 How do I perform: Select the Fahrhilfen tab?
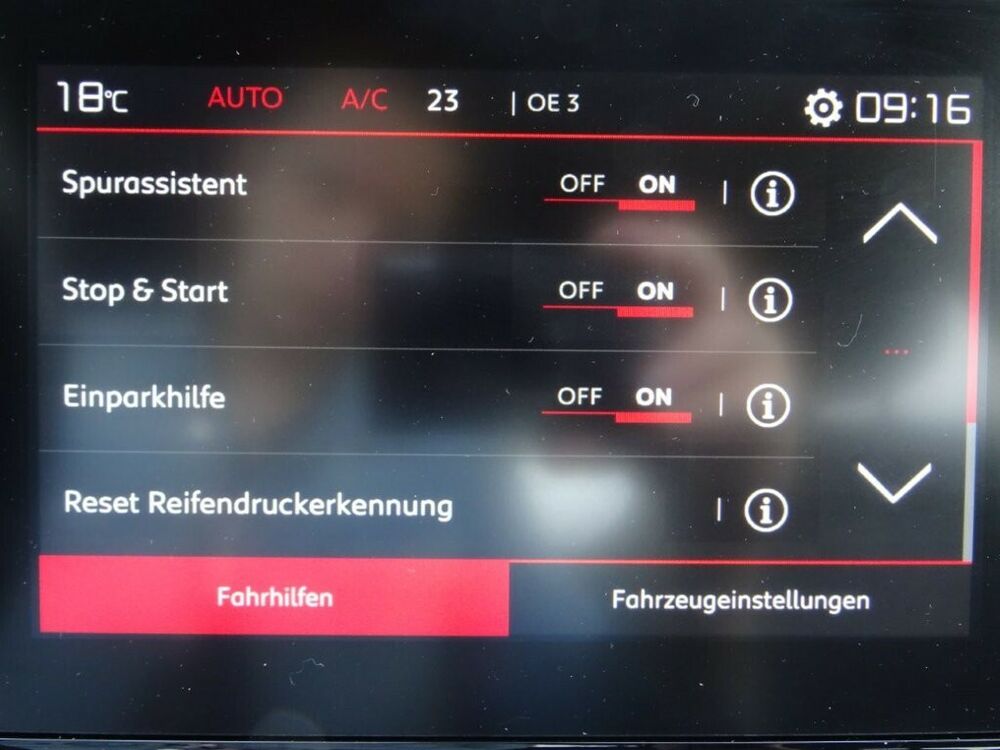coord(274,598)
